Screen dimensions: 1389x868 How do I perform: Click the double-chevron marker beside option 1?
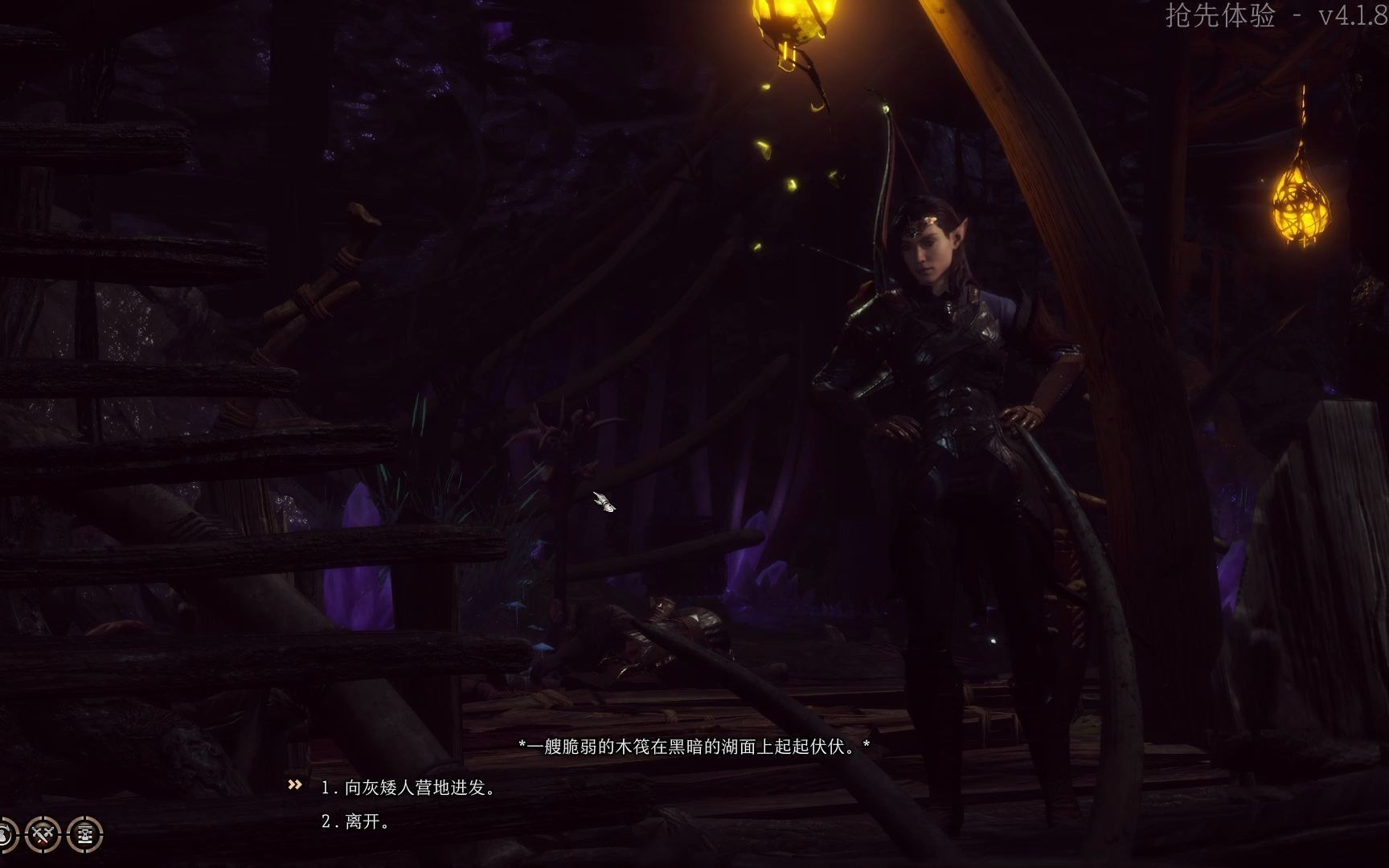click(x=293, y=786)
